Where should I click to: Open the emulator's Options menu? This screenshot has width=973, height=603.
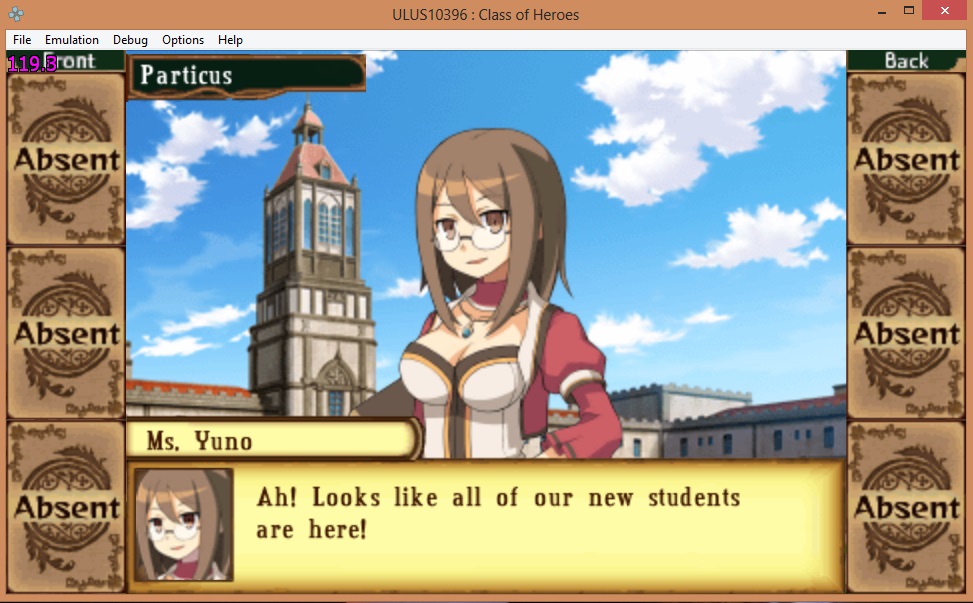tap(183, 40)
